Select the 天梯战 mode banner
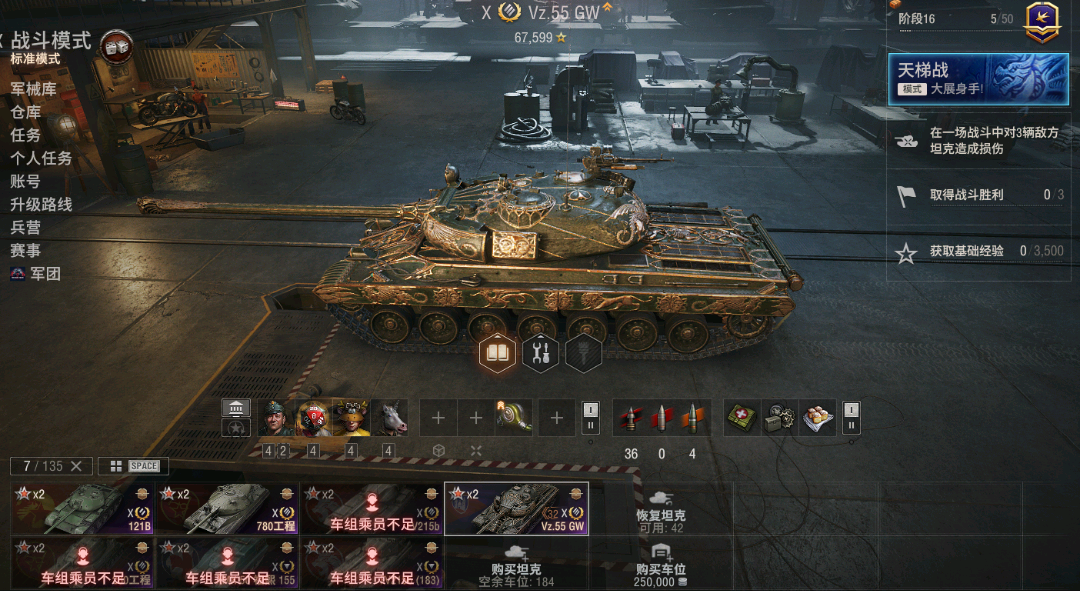This screenshot has width=1080, height=591. 979,78
